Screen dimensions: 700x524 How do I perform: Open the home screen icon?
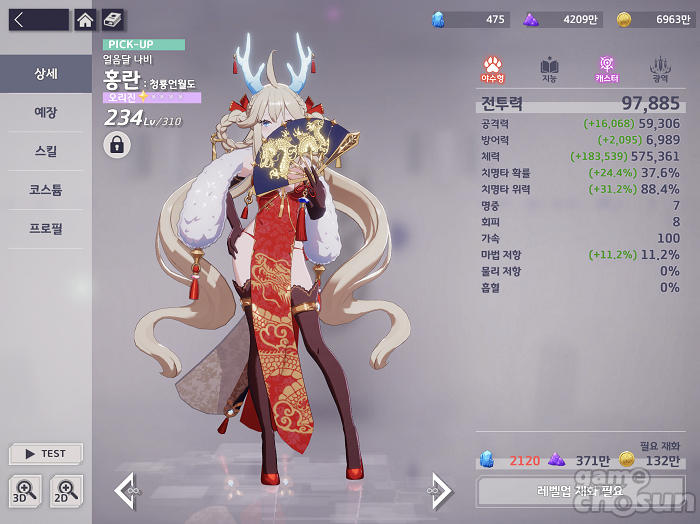(85, 20)
